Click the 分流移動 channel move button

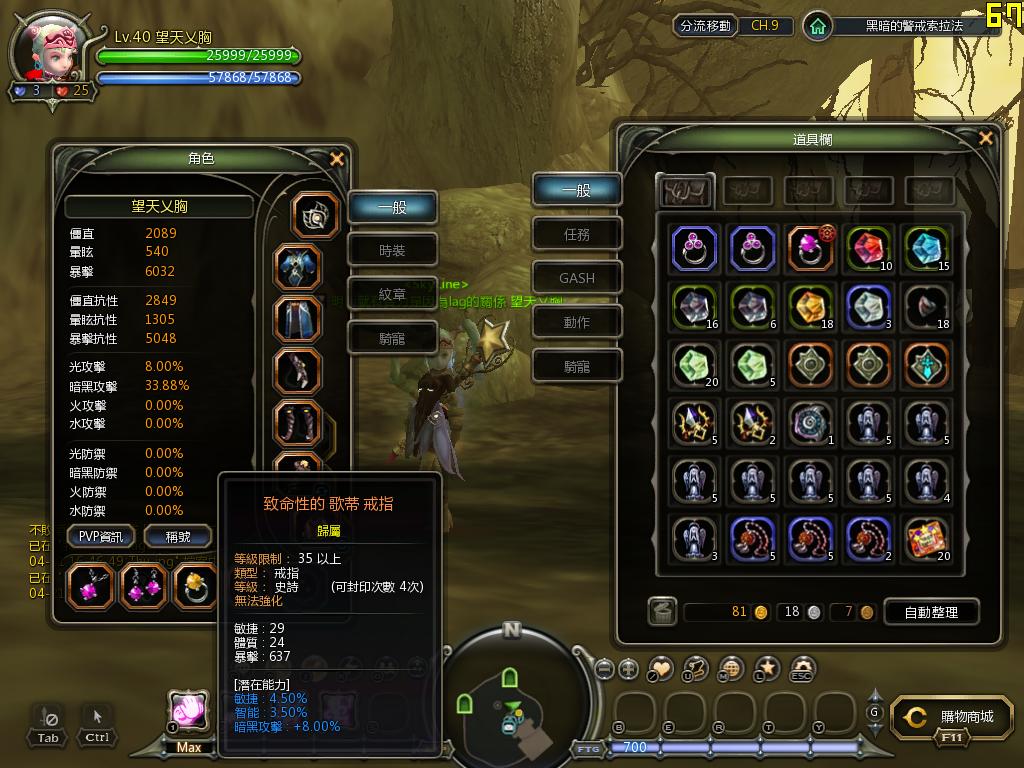[705, 26]
